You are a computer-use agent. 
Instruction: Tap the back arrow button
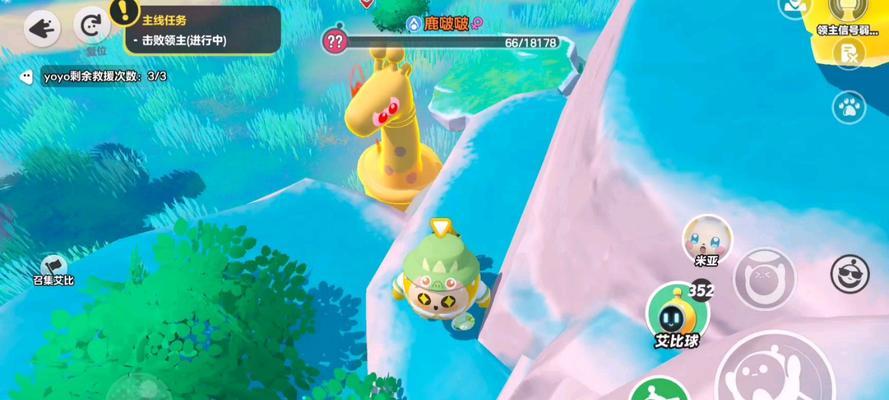[x=42, y=29]
